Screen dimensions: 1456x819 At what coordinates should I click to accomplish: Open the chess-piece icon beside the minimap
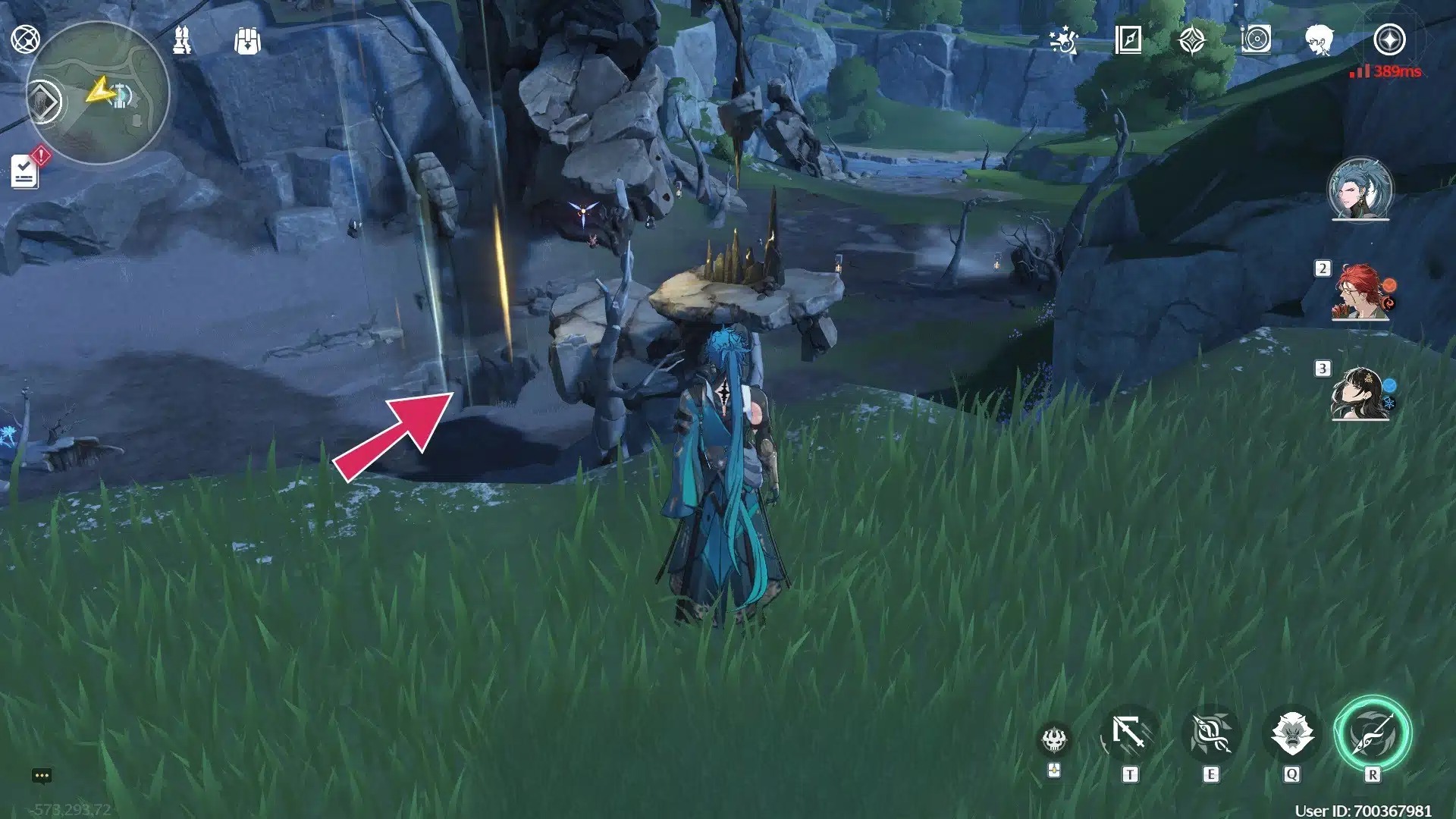(182, 40)
